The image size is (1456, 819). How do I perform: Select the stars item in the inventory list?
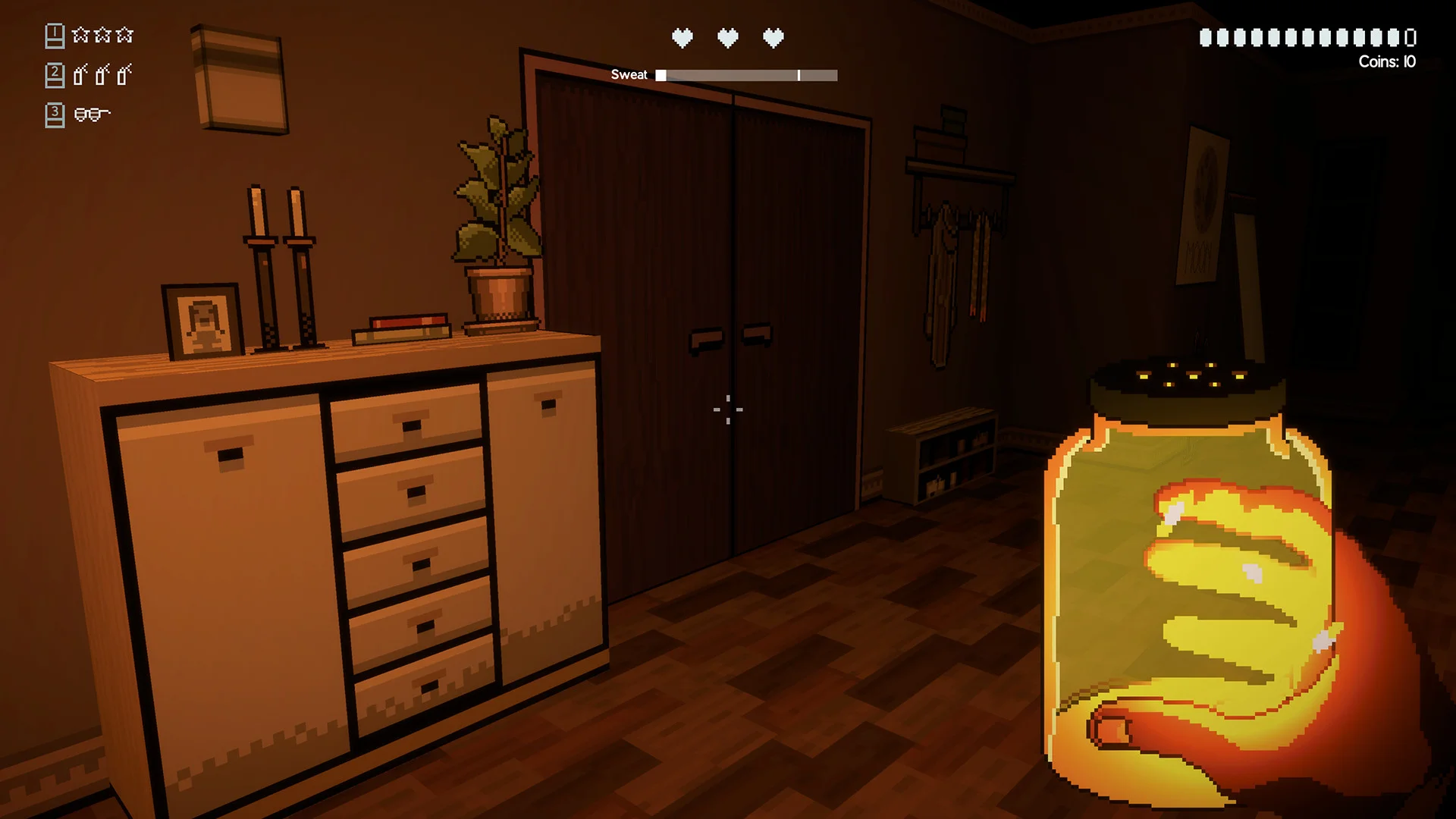pyautogui.click(x=102, y=35)
